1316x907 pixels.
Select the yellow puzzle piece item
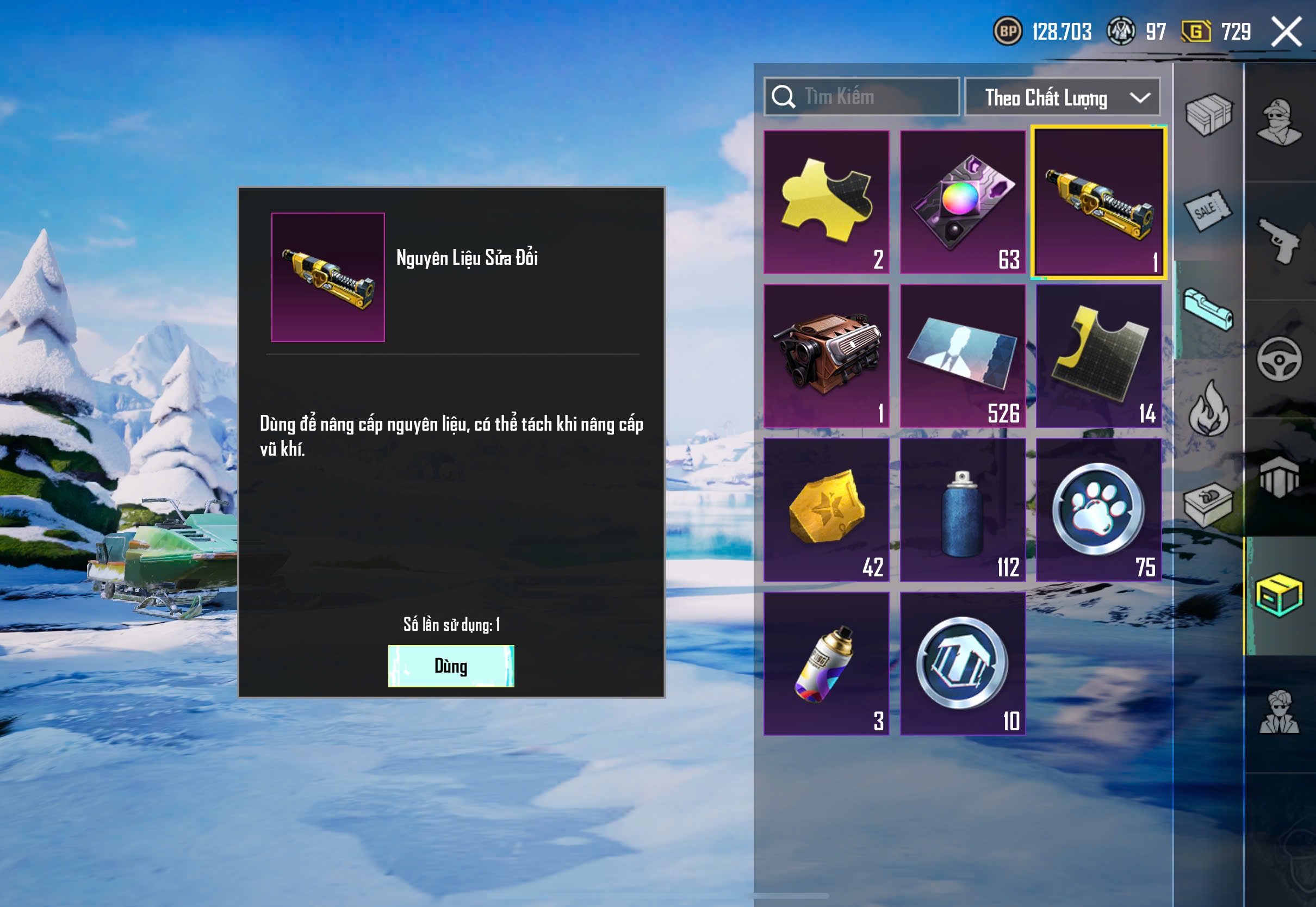click(x=826, y=202)
